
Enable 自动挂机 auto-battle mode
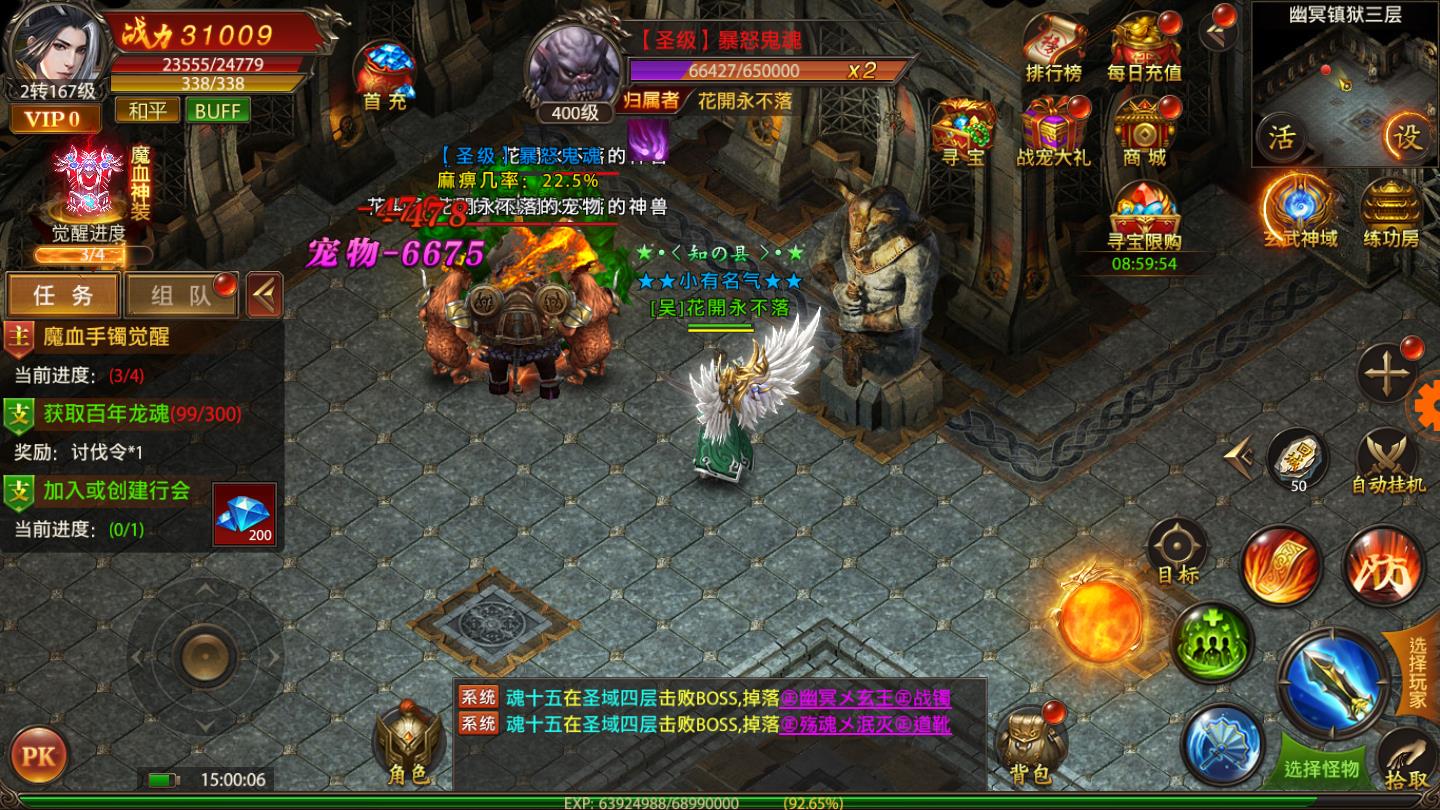(x=1390, y=465)
